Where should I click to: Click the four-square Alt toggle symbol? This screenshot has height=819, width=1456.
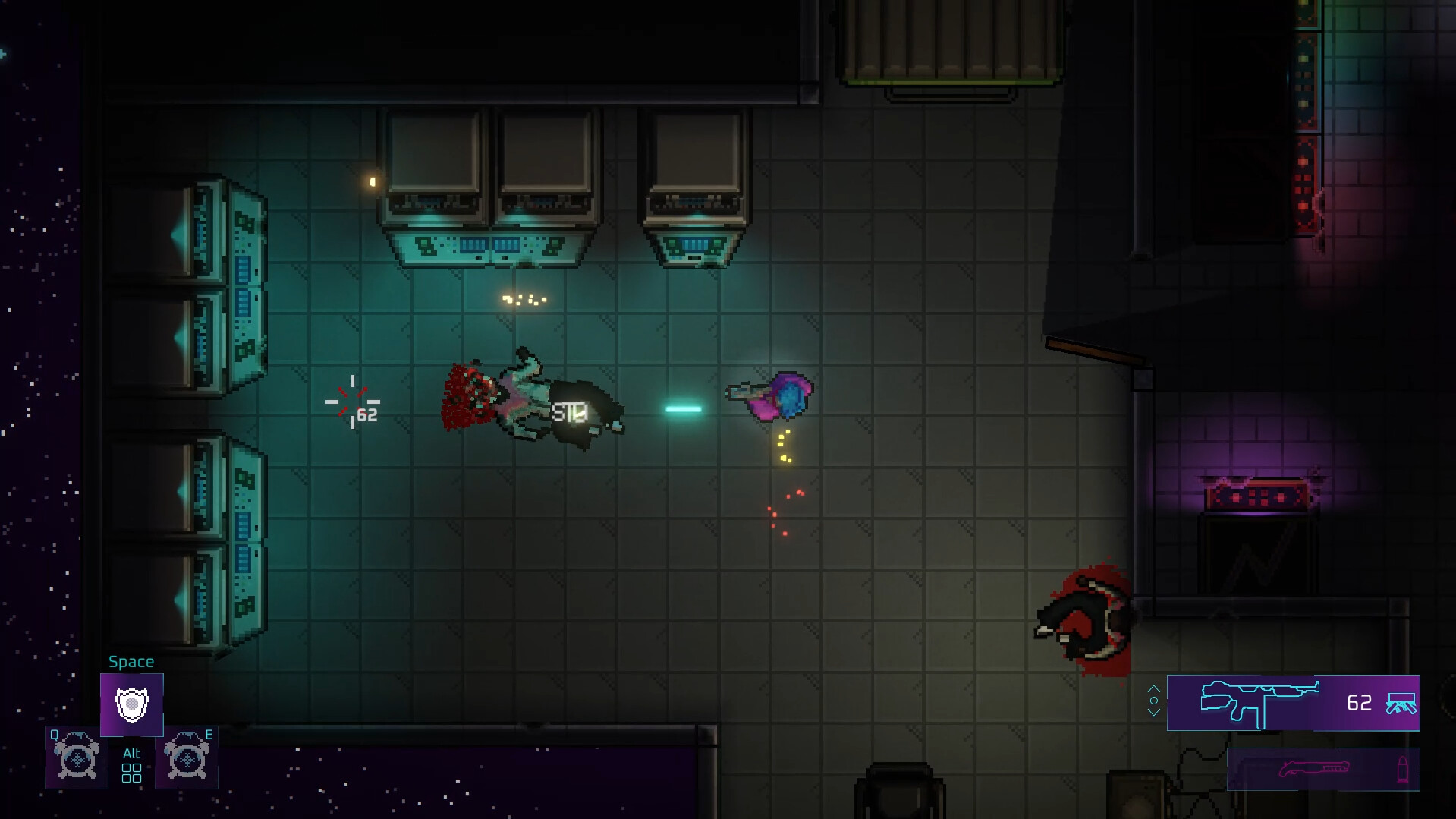[x=132, y=772]
